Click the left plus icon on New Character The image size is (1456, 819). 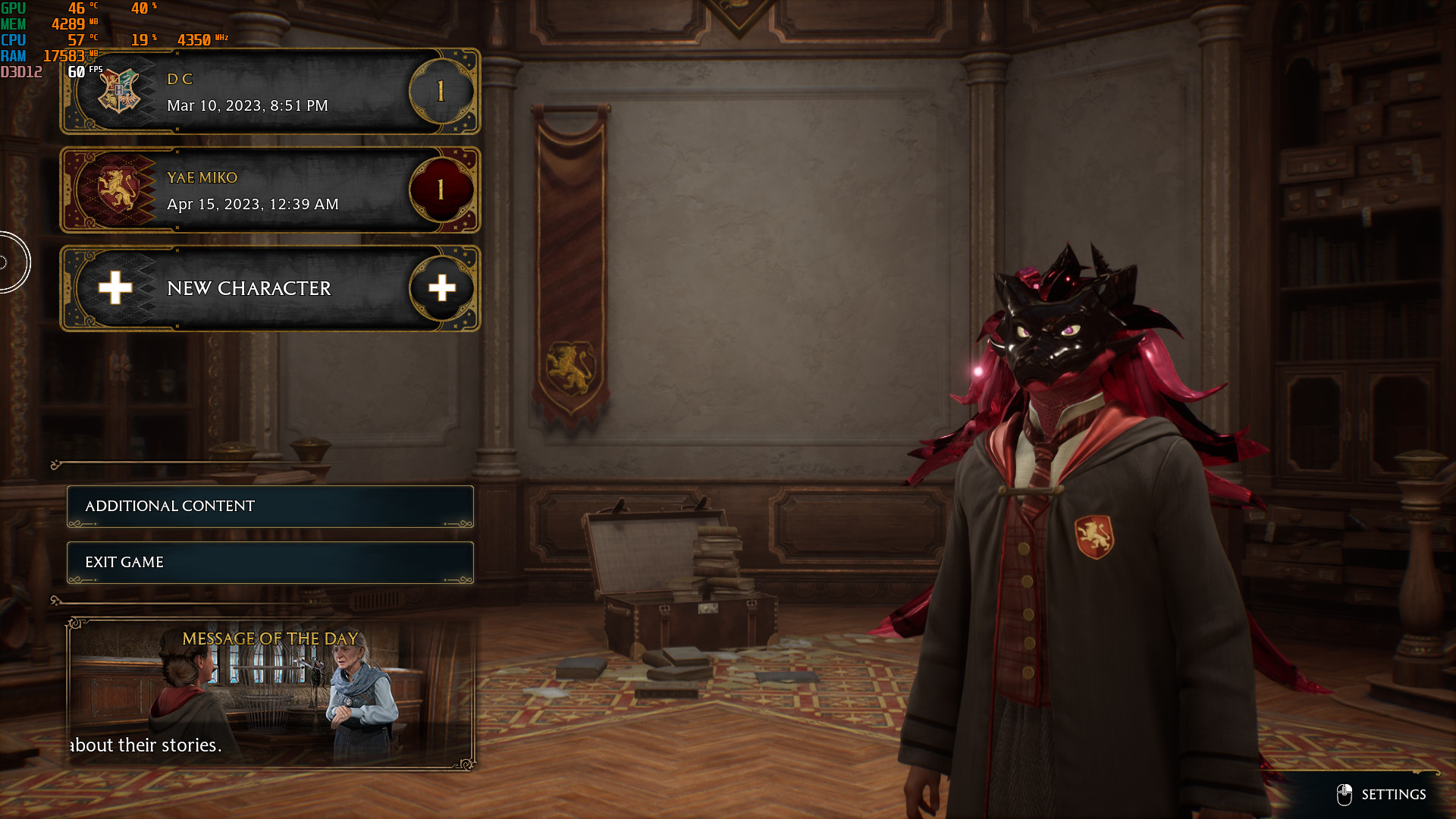pos(115,288)
